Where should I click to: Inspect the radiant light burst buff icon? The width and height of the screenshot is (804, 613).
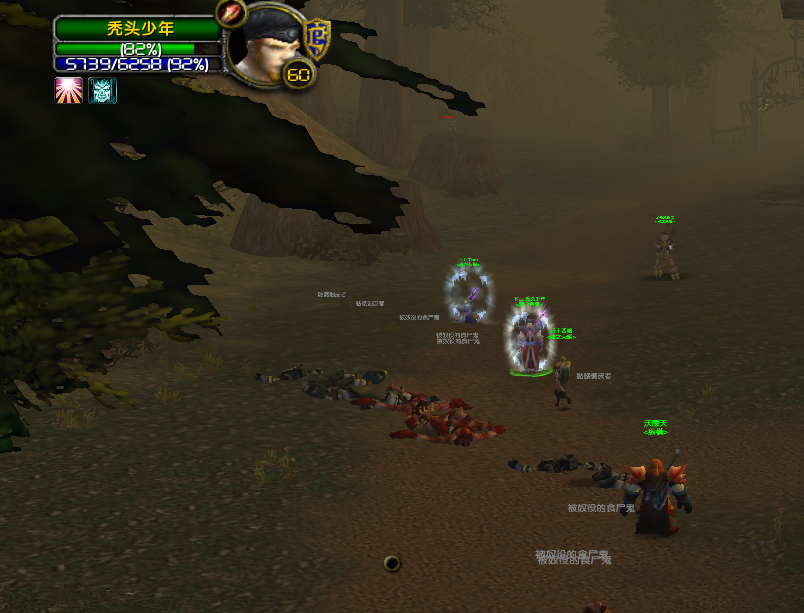[68, 91]
